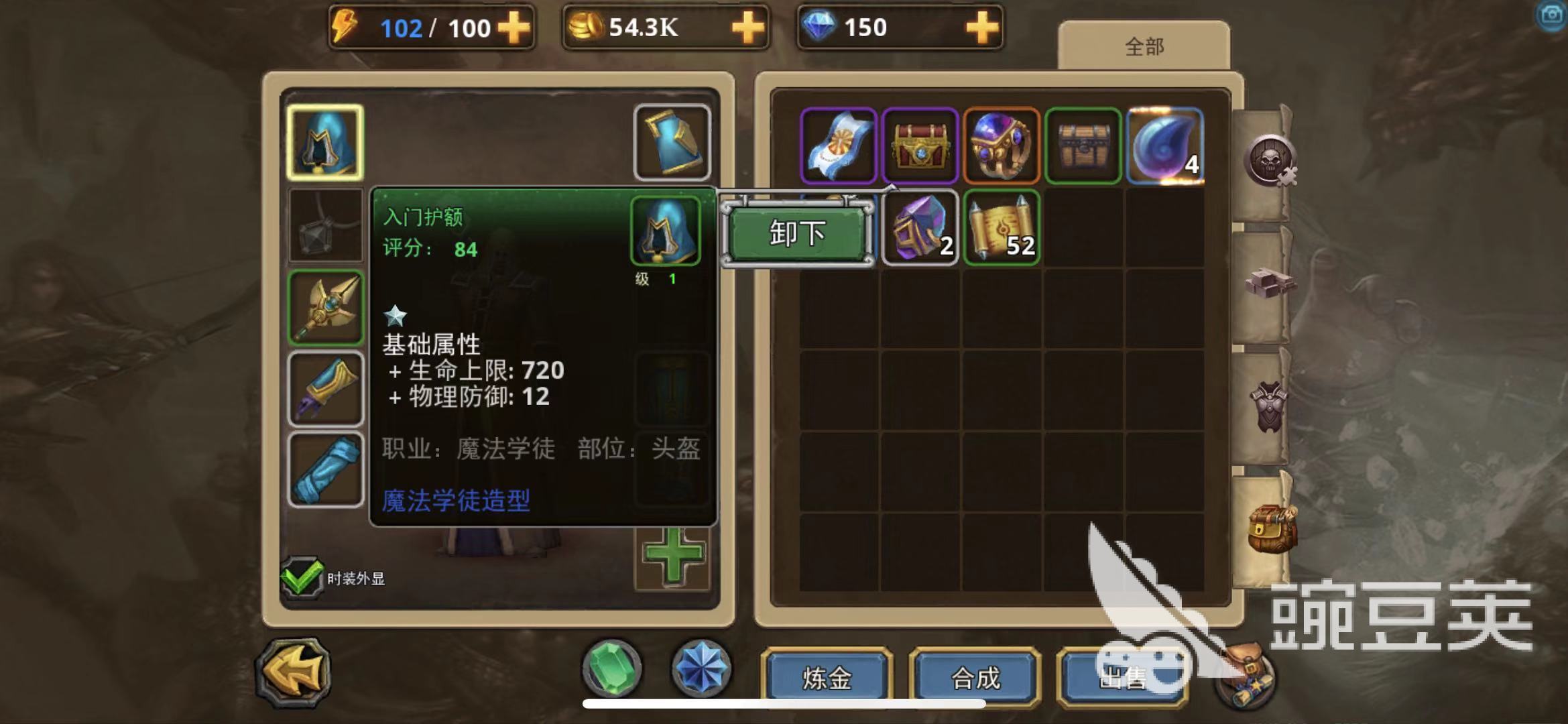Unequip the item with the 卸下 button

click(x=797, y=233)
